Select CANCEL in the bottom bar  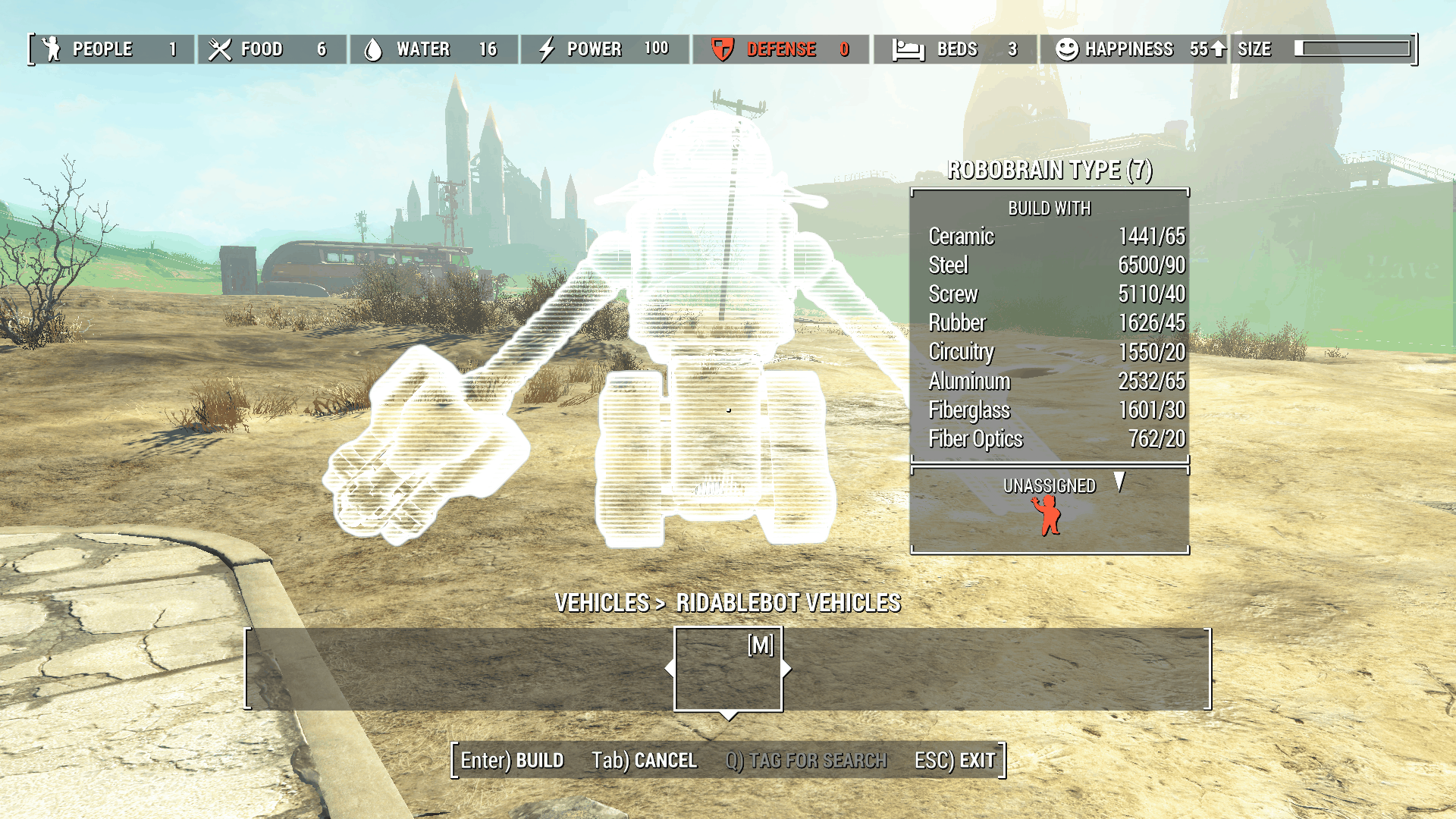click(x=644, y=761)
